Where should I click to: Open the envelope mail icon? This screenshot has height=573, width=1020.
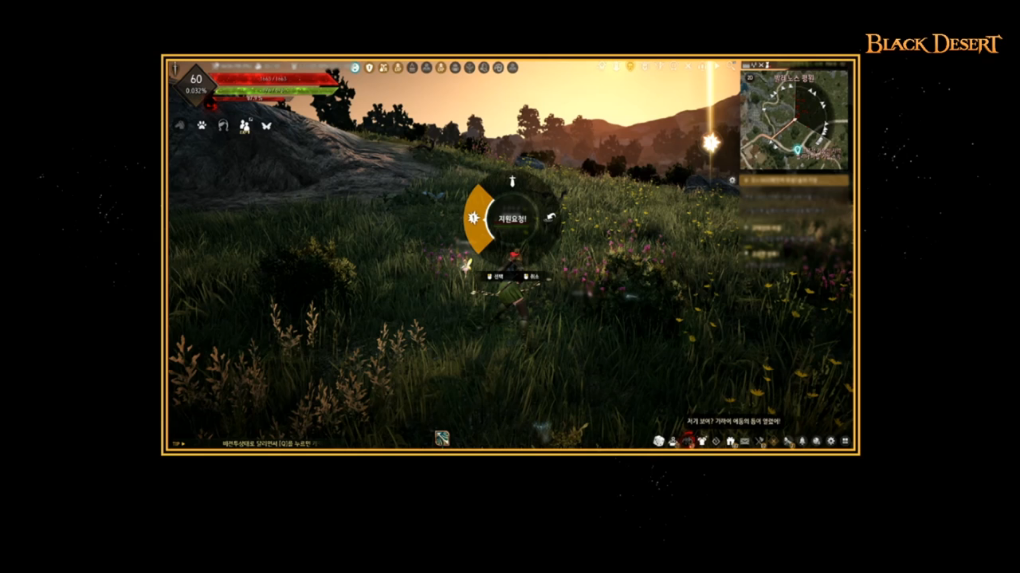pyautogui.click(x=745, y=441)
